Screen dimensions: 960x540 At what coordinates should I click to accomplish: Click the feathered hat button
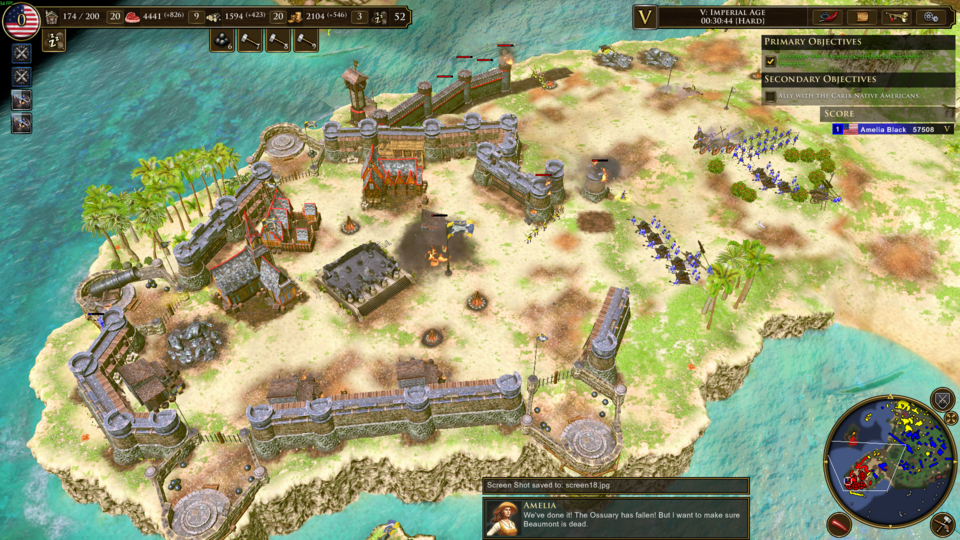pyautogui.click(x=829, y=17)
